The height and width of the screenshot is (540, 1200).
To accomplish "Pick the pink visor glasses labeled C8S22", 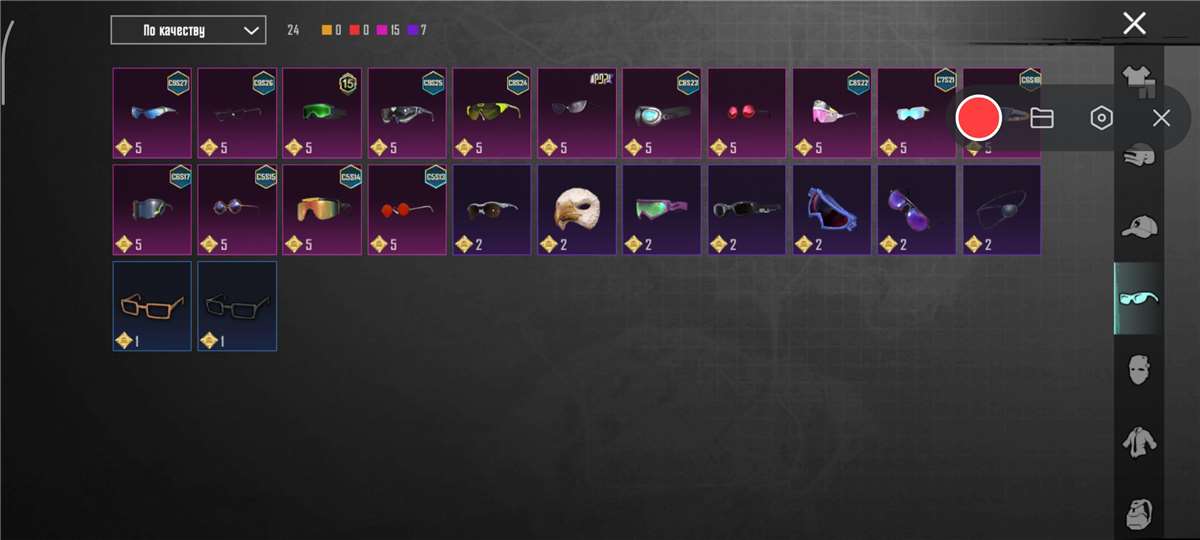I will (832, 112).
